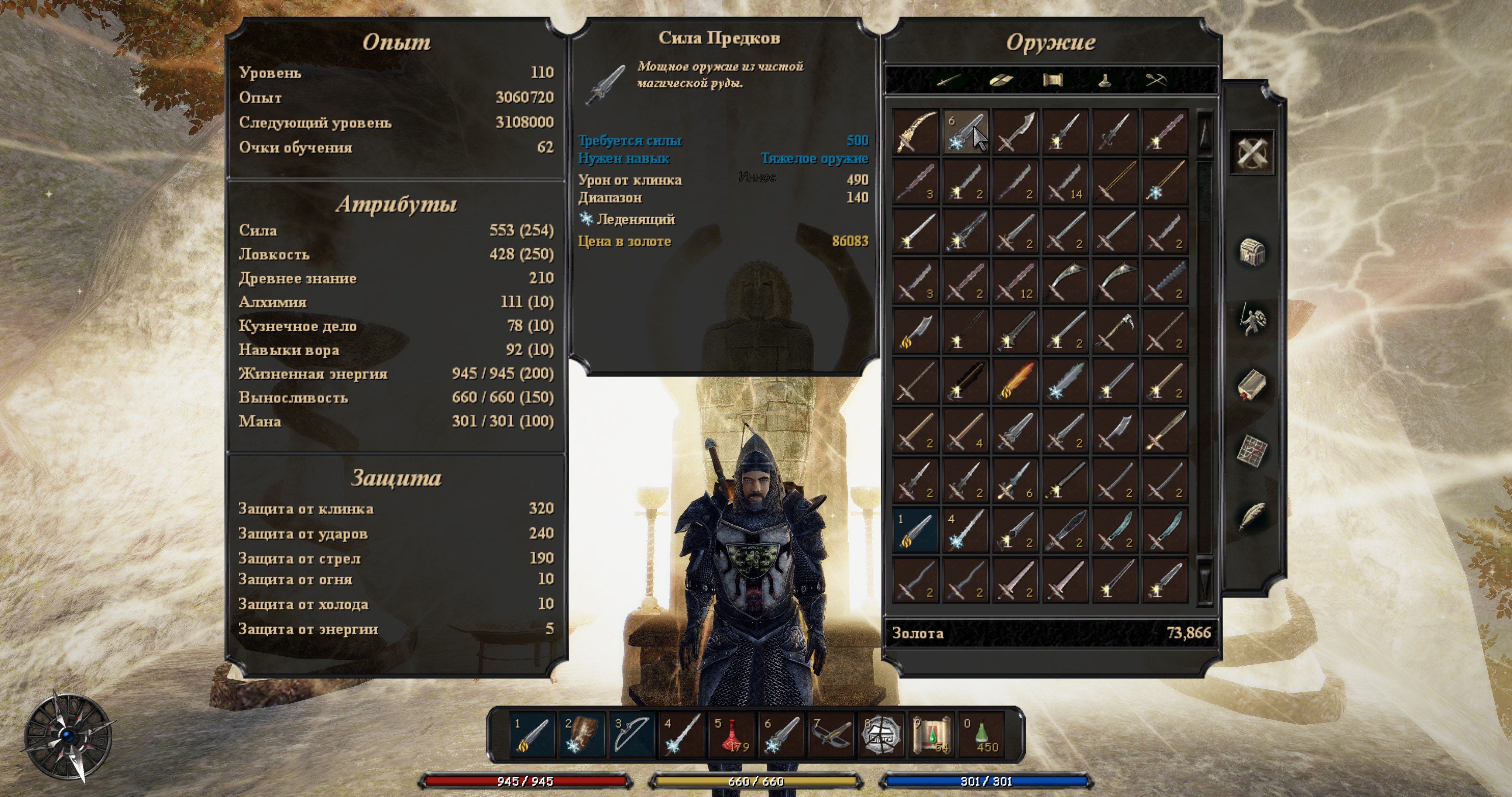Switch to the potion flask category tab
This screenshot has width=1512, height=797.
(1104, 80)
